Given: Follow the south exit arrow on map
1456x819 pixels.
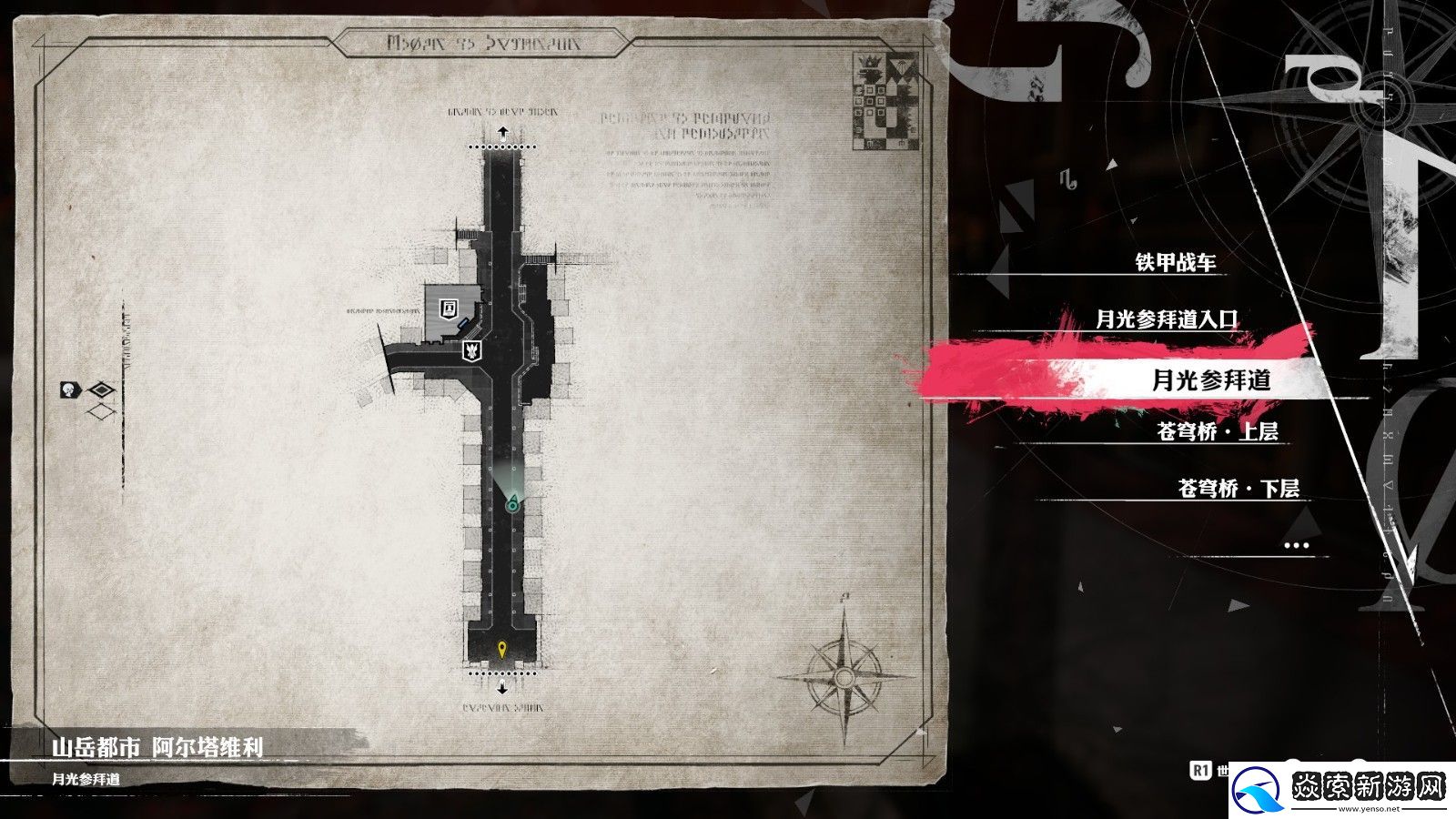Looking at the screenshot, I should click(x=501, y=687).
